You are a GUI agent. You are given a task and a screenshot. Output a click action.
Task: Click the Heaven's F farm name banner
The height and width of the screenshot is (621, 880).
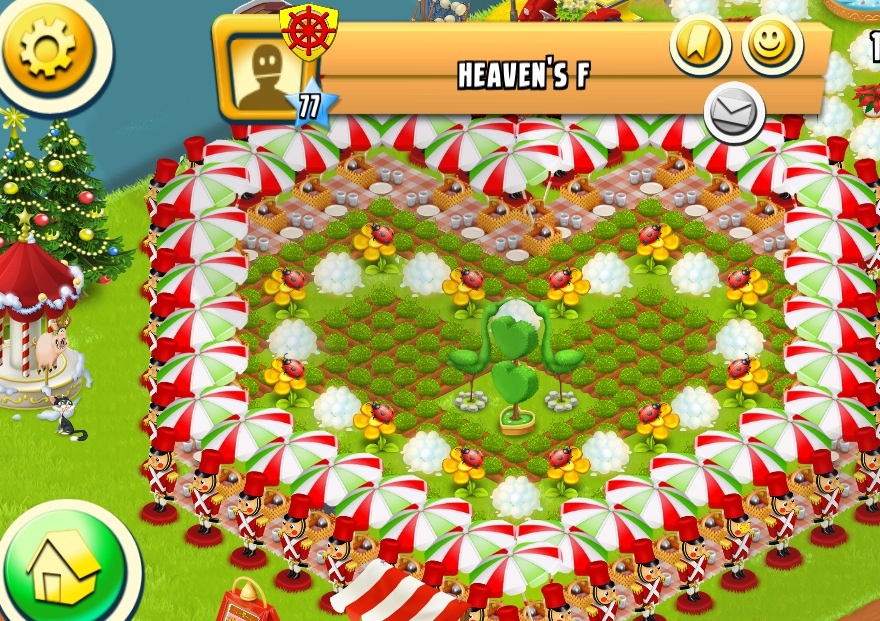pos(524,76)
